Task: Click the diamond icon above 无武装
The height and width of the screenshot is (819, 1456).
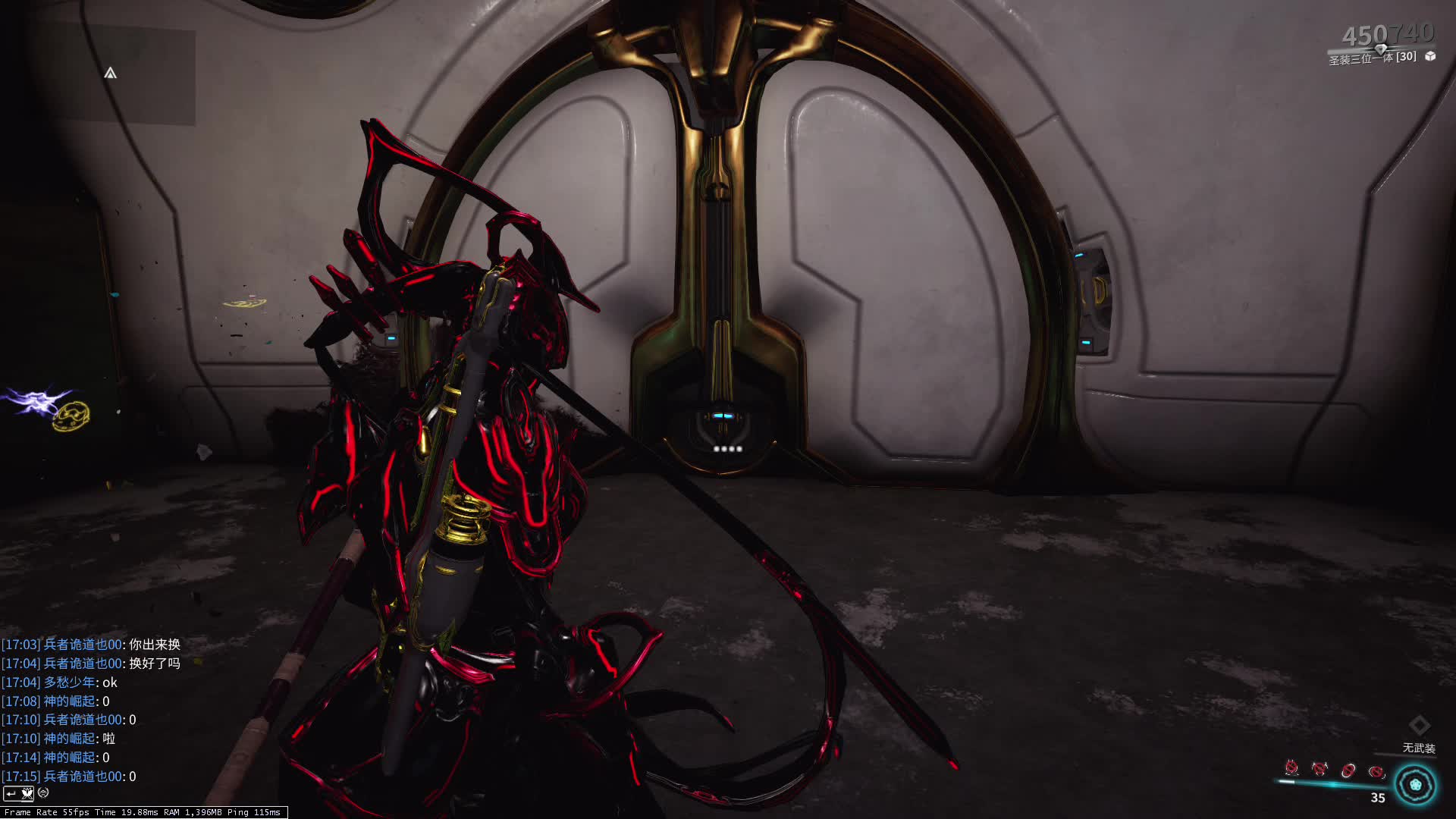Action: (x=1419, y=725)
